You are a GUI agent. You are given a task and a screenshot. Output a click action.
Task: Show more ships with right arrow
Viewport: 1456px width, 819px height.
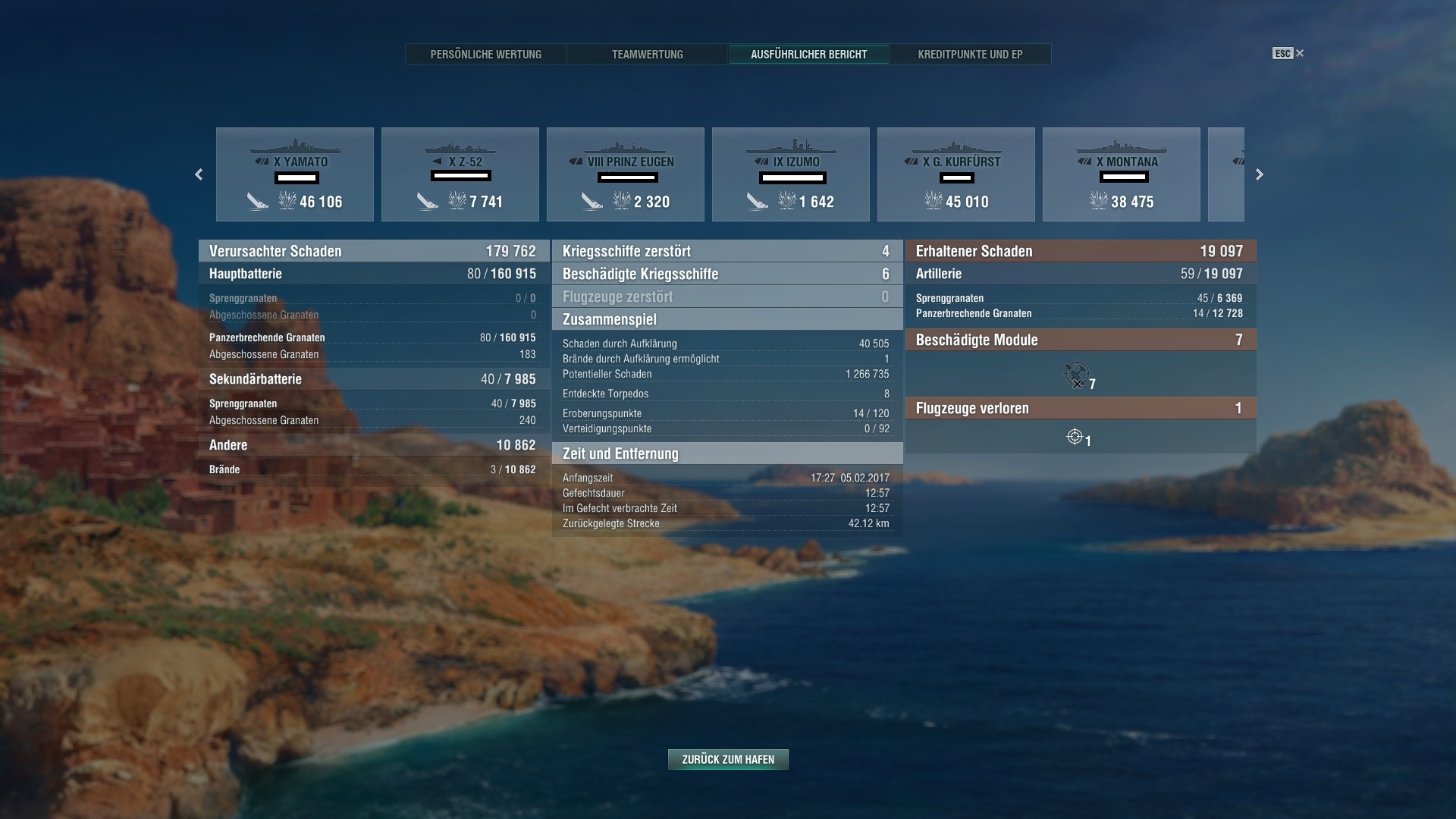pos(1260,174)
